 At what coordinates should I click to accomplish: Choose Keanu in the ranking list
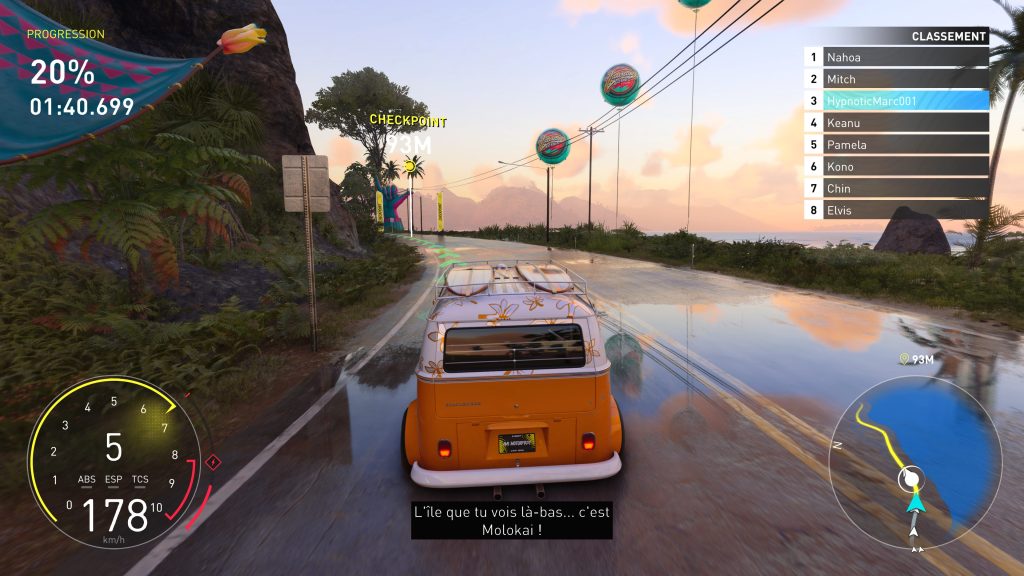(x=896, y=123)
